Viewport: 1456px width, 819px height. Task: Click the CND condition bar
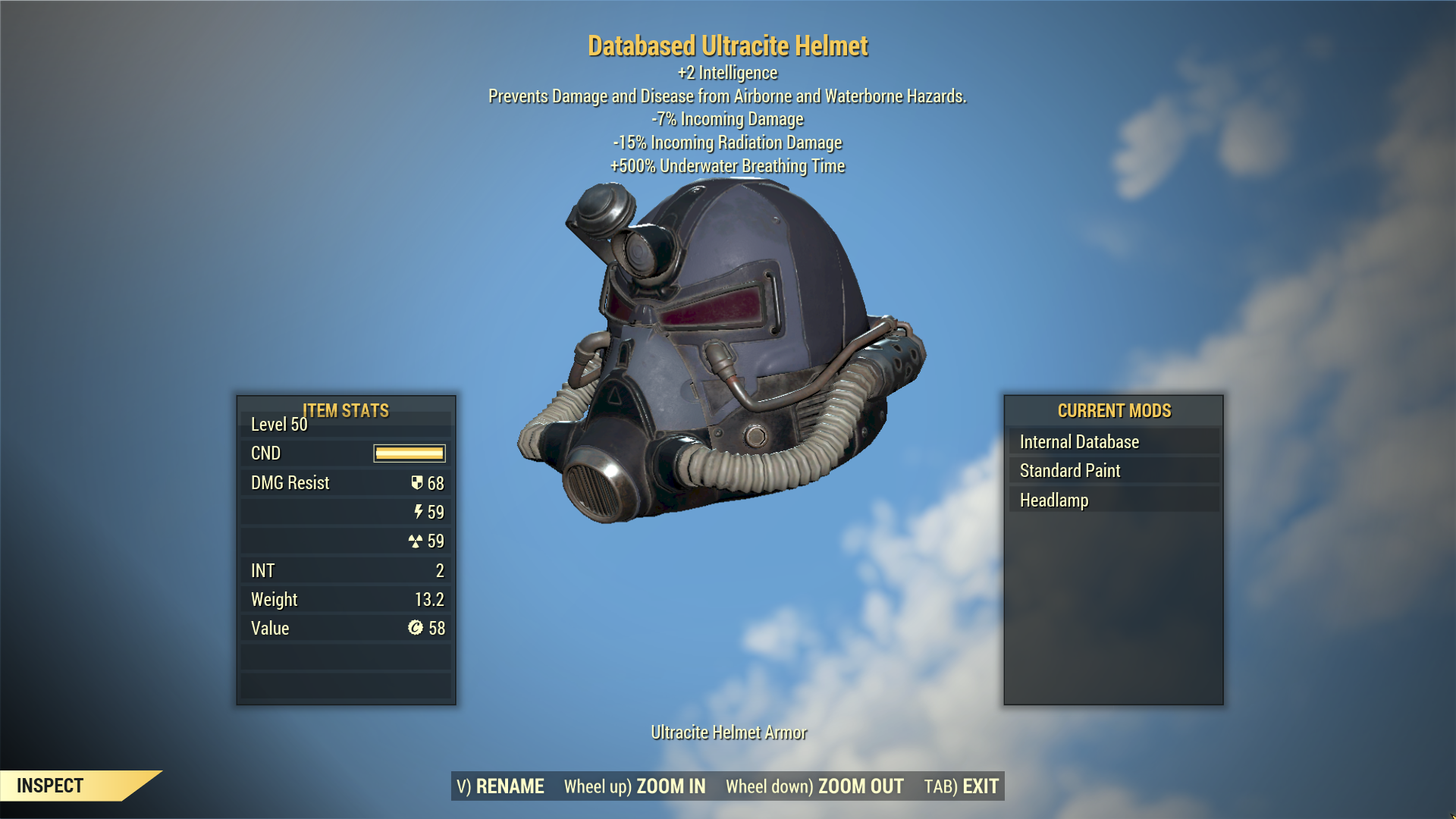tap(408, 453)
